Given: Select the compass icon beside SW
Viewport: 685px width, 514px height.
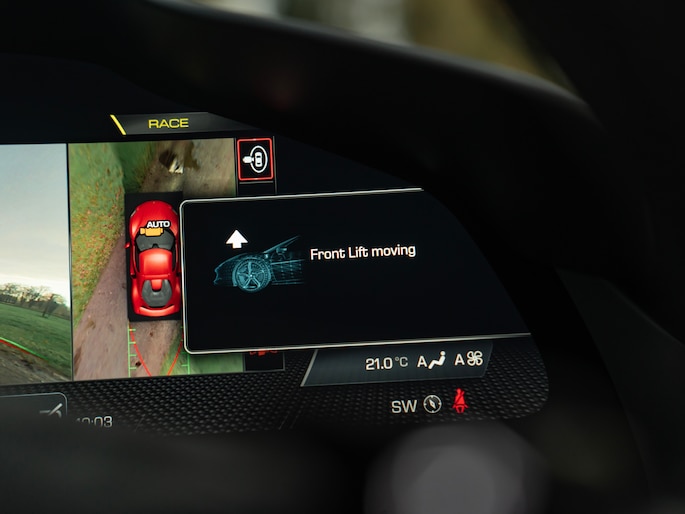Looking at the screenshot, I should coord(432,405).
